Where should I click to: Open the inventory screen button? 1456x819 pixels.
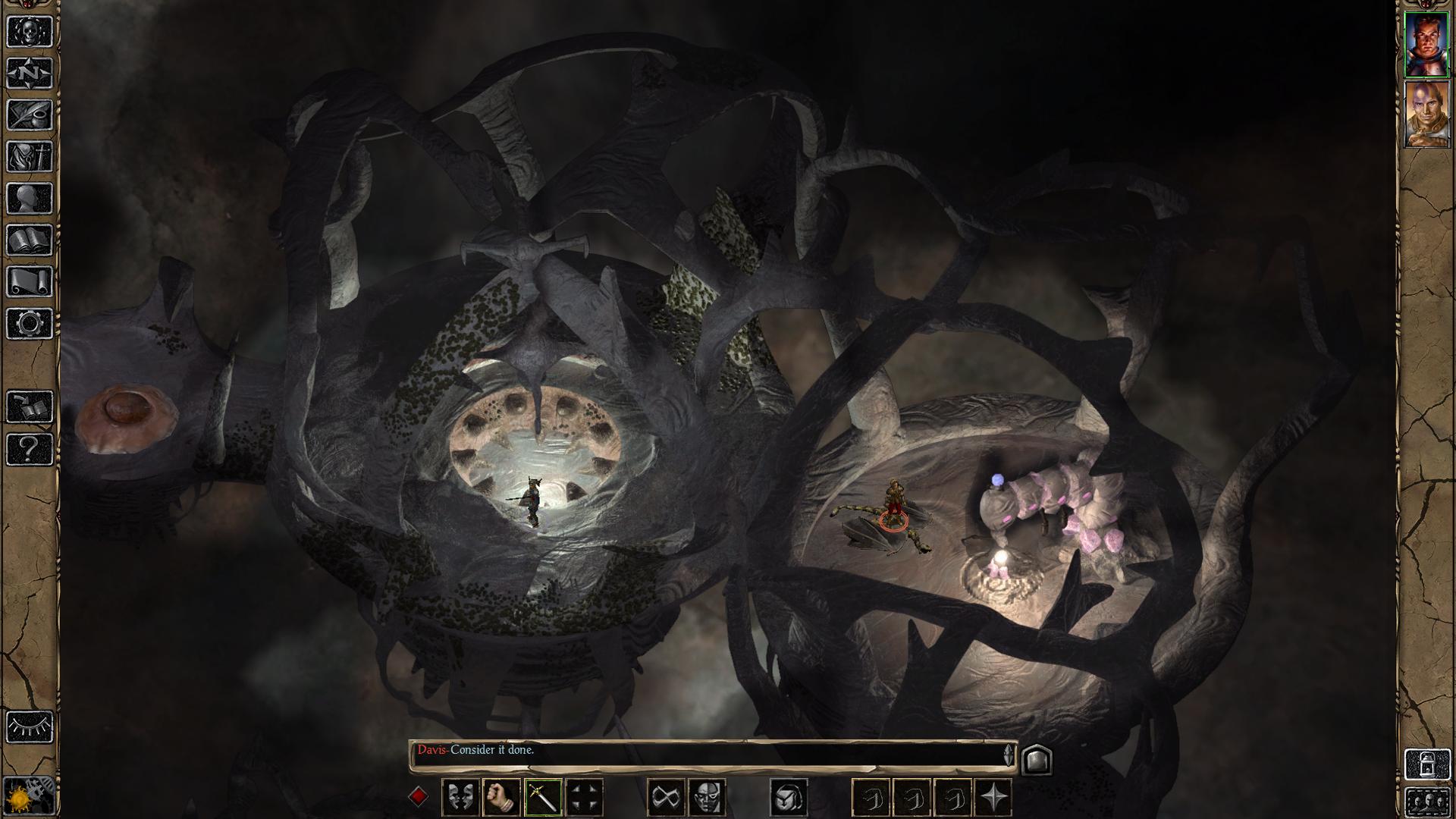pyautogui.click(x=30, y=156)
